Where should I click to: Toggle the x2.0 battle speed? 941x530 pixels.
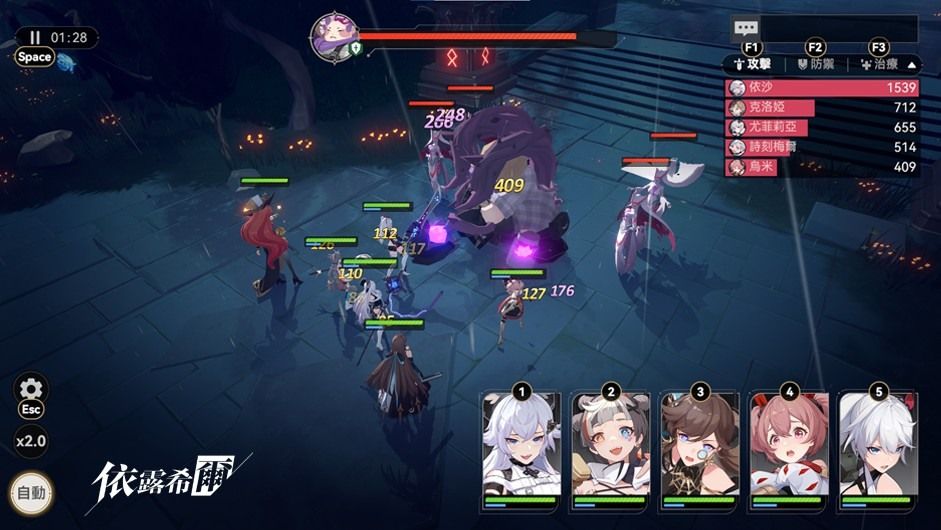31,441
